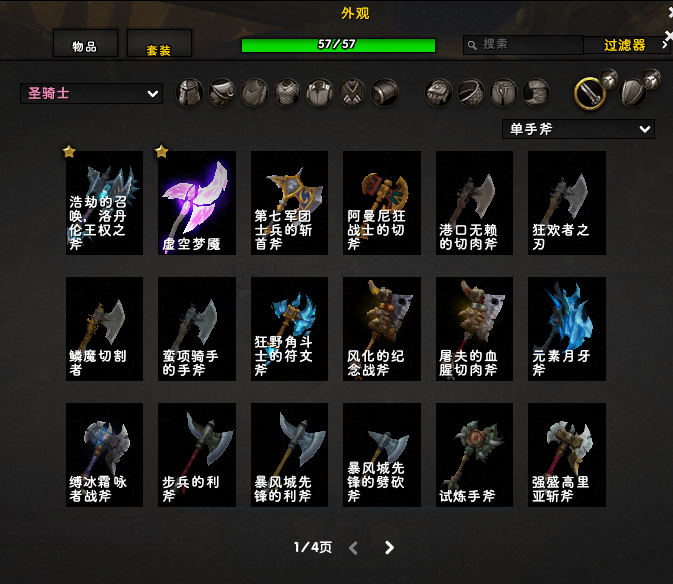
Task: Select the gold-ringed main-hand weapon slot
Action: (591, 93)
